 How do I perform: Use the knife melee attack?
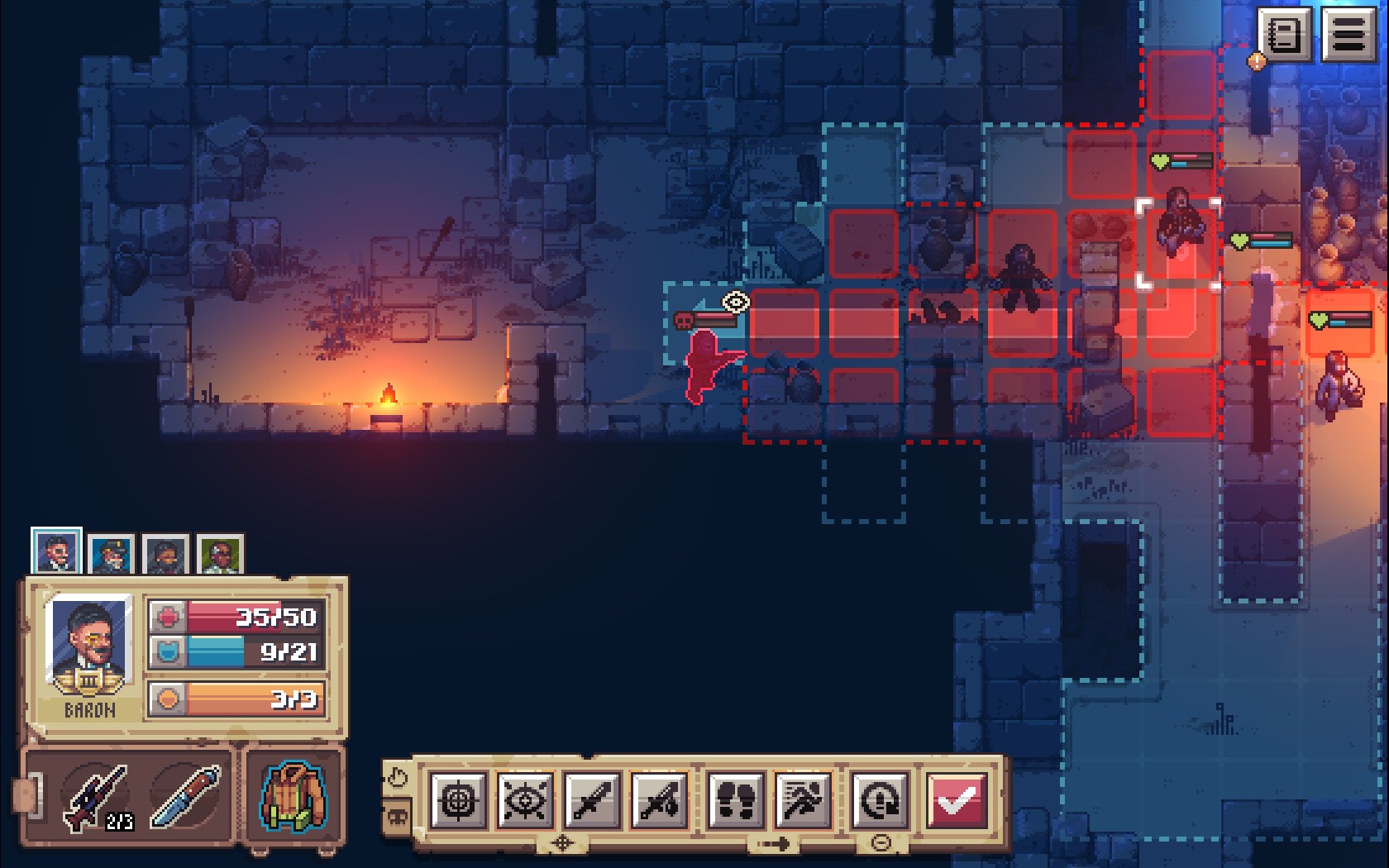592,800
